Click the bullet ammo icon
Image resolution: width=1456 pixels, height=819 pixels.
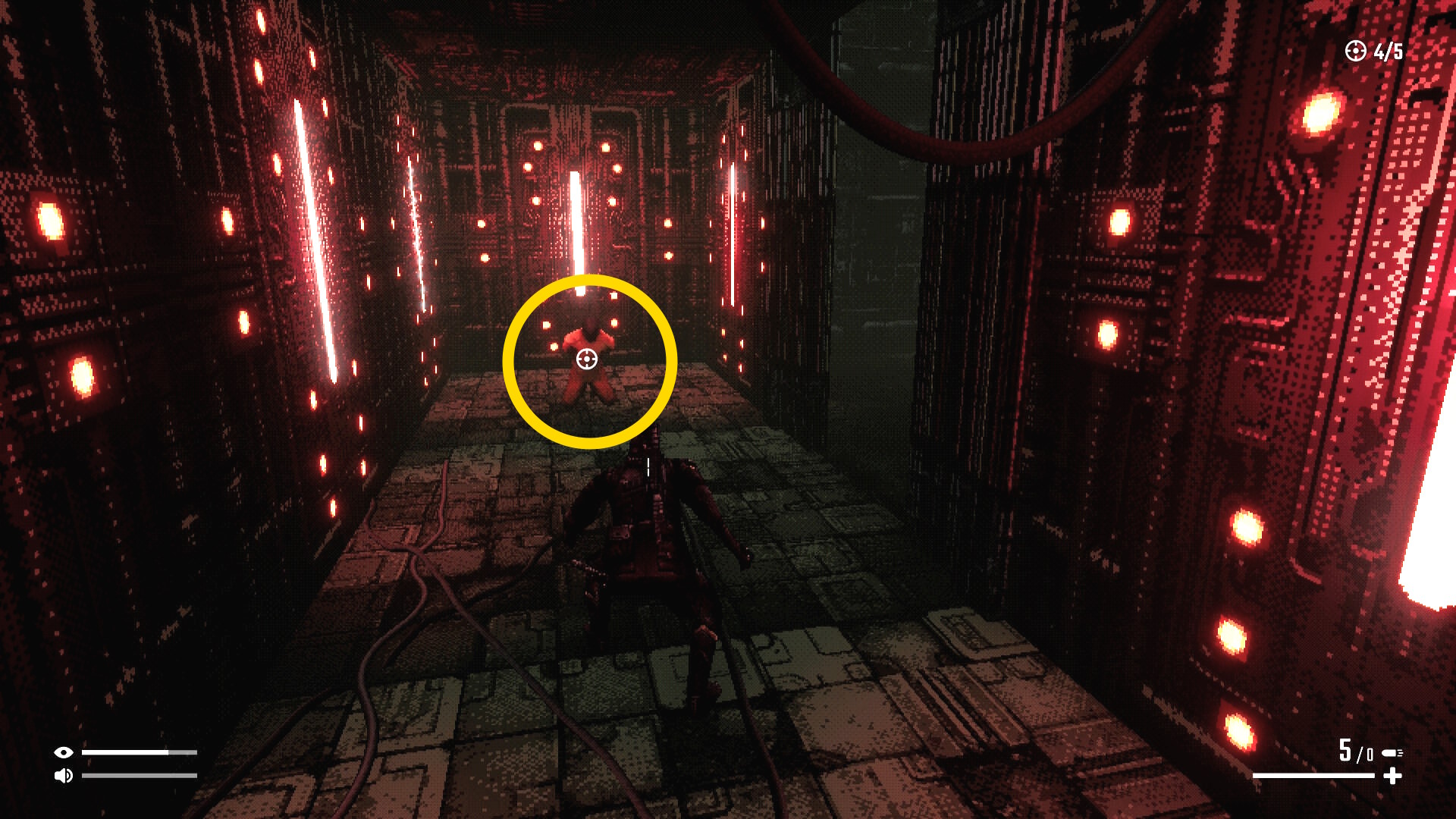(x=1392, y=753)
